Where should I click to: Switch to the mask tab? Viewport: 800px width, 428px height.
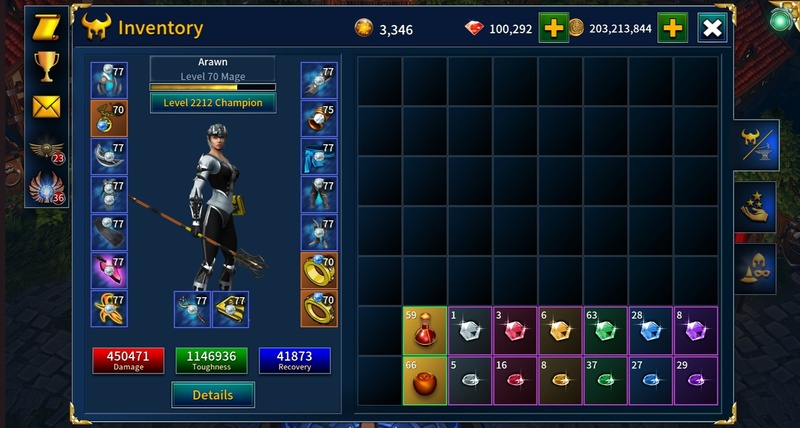[x=755, y=267]
